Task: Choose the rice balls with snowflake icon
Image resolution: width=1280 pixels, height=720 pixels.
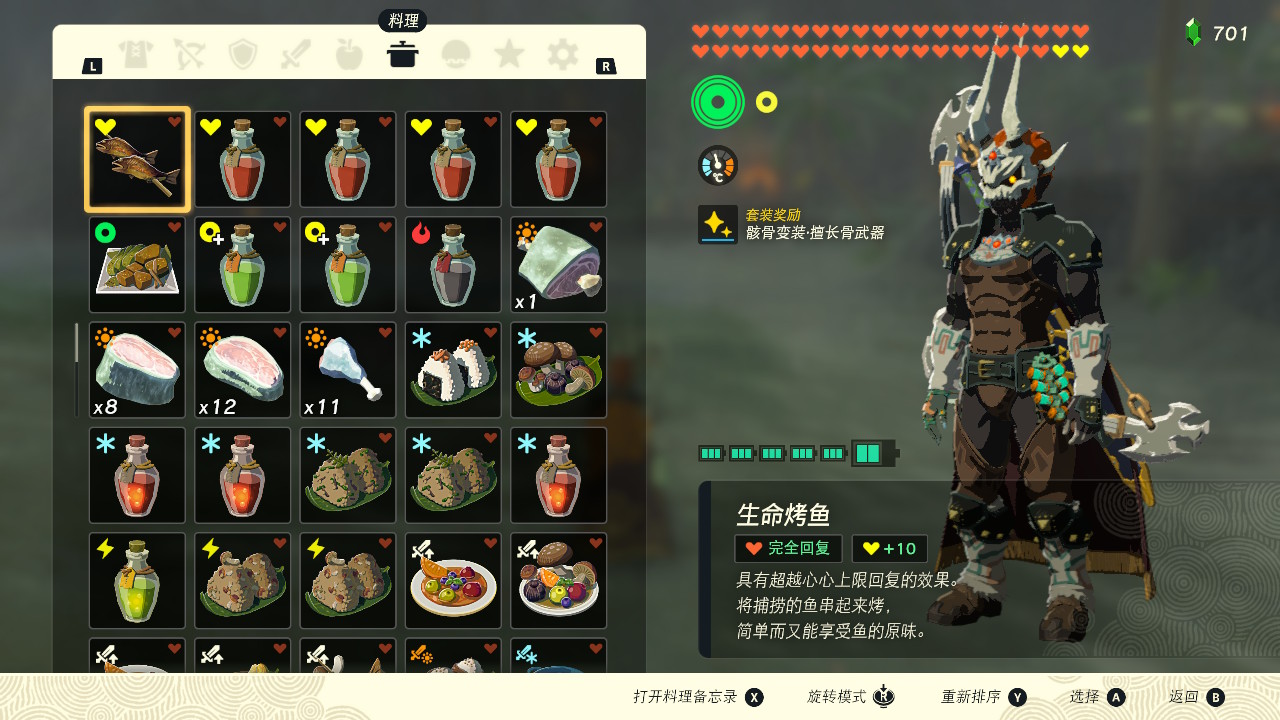Action: [453, 370]
